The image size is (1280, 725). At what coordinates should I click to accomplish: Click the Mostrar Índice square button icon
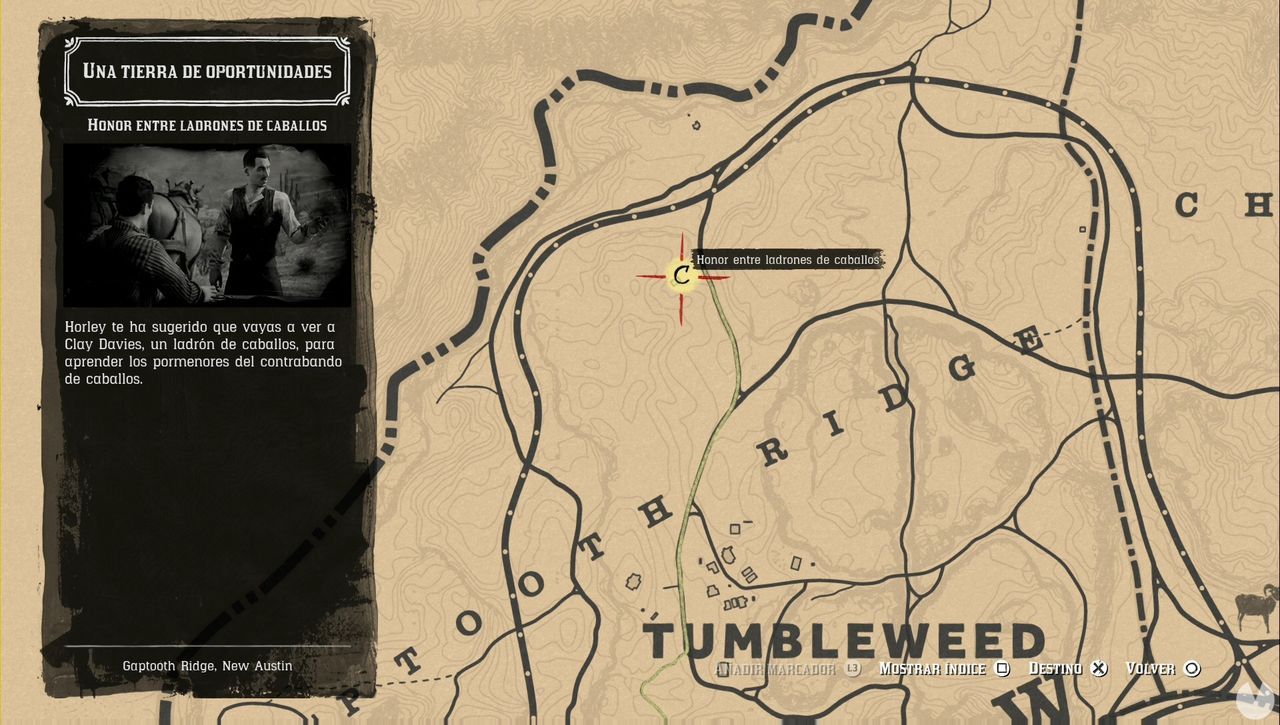(1001, 668)
